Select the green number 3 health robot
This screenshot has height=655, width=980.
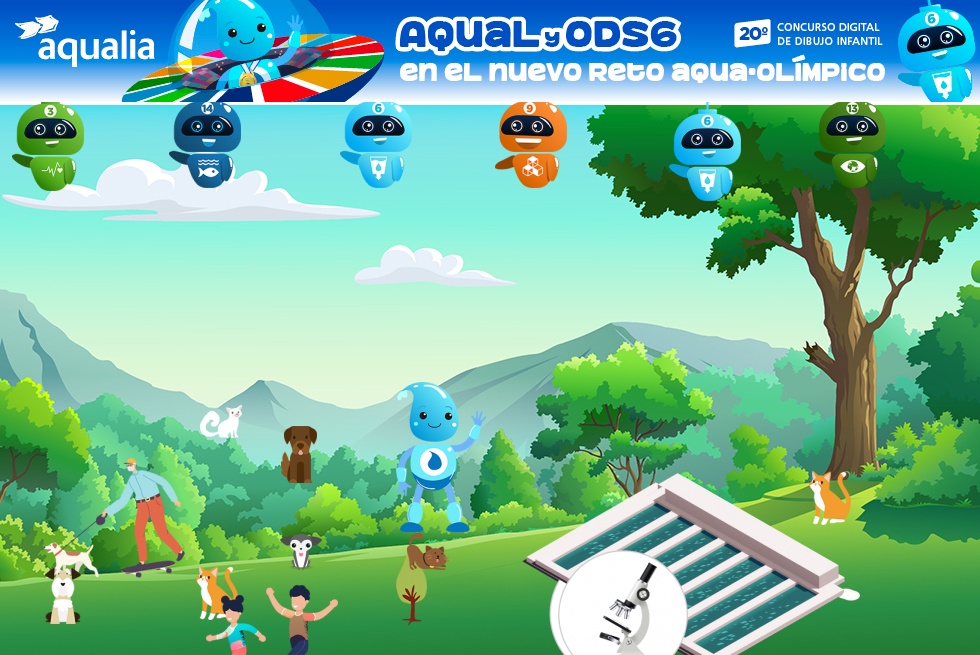[x=49, y=146]
